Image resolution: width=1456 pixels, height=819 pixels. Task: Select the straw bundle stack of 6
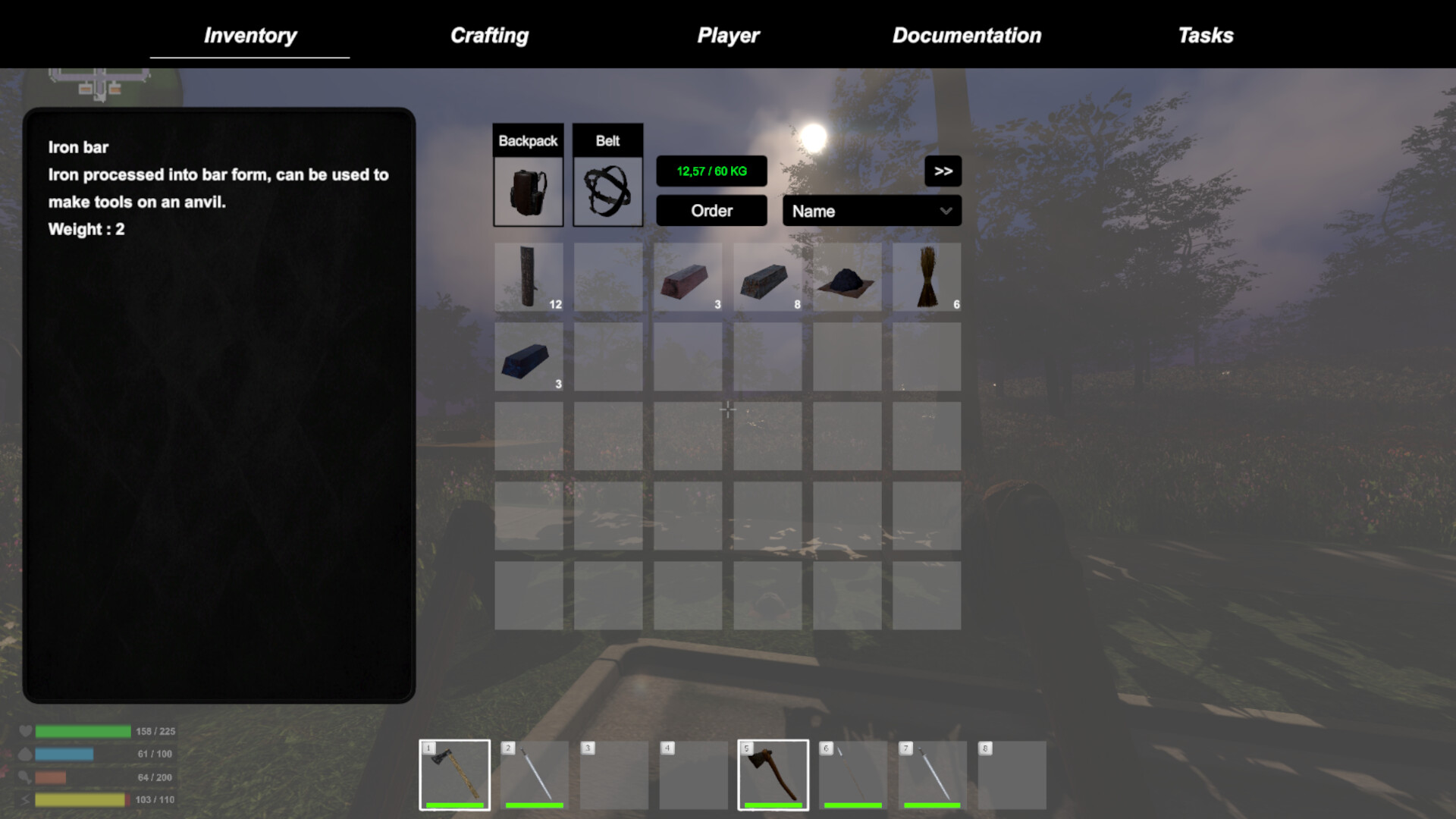coord(927,277)
